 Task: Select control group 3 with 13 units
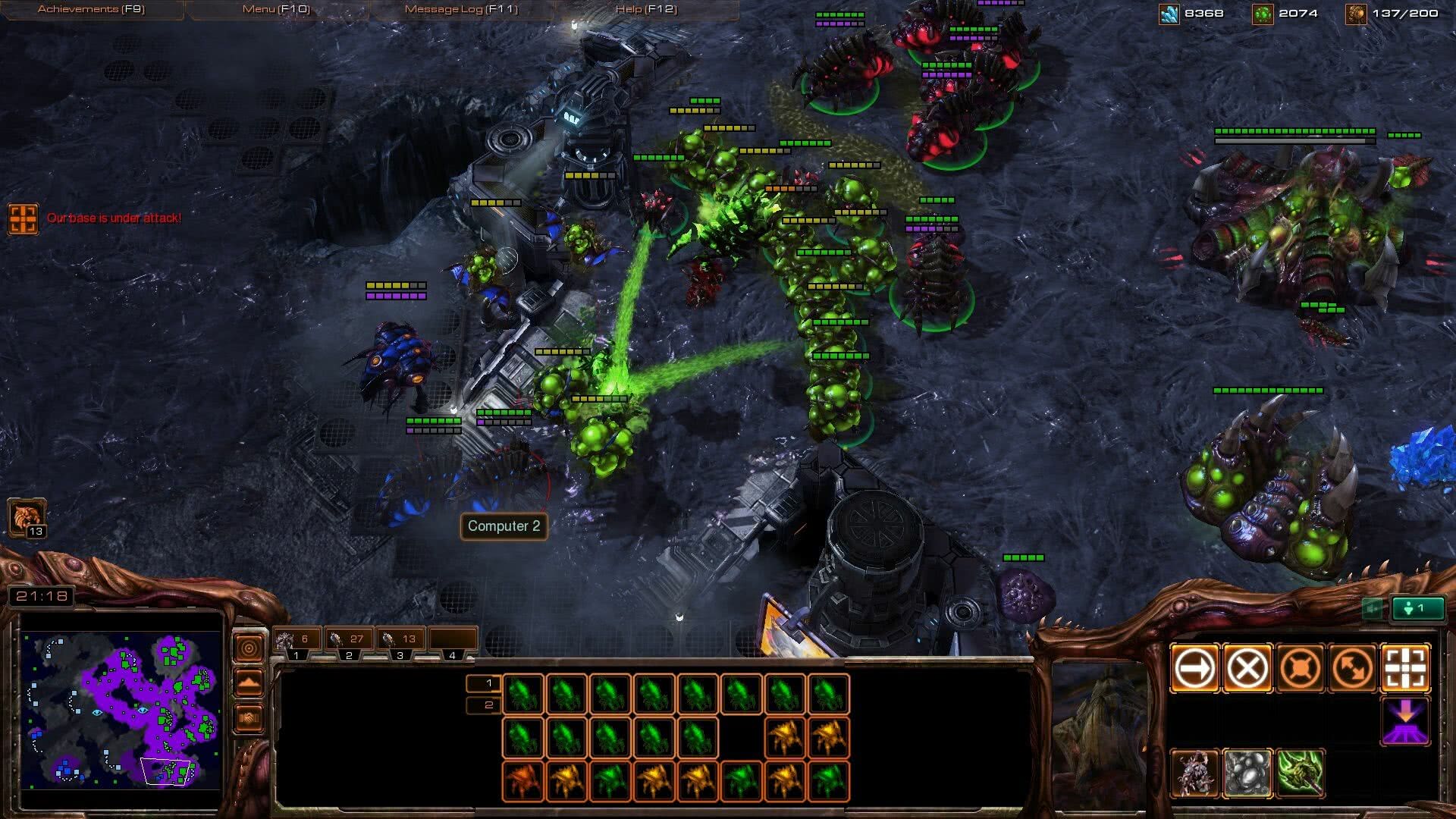coord(400,640)
